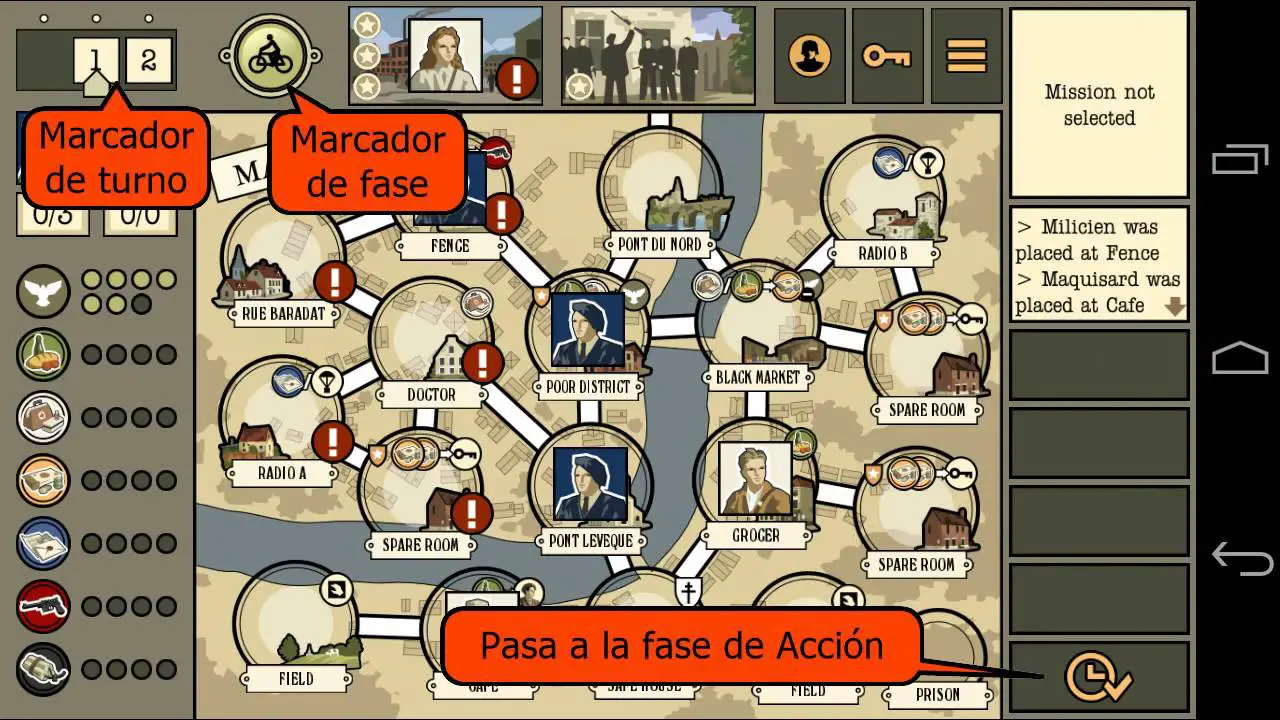This screenshot has height=720, width=1280.
Task: Open the hamburger menu
Action: 965,55
